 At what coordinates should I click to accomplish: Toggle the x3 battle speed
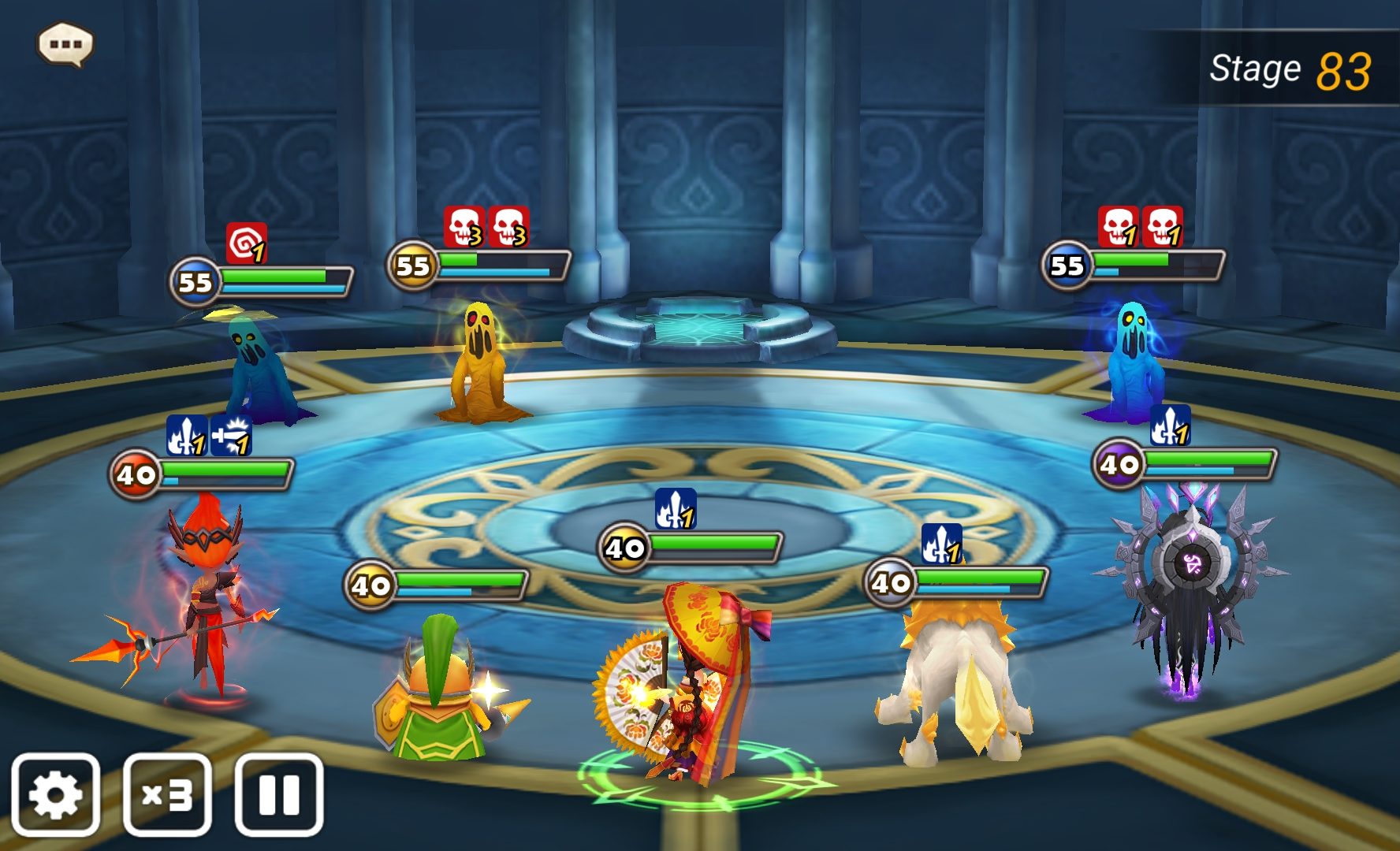point(167,794)
